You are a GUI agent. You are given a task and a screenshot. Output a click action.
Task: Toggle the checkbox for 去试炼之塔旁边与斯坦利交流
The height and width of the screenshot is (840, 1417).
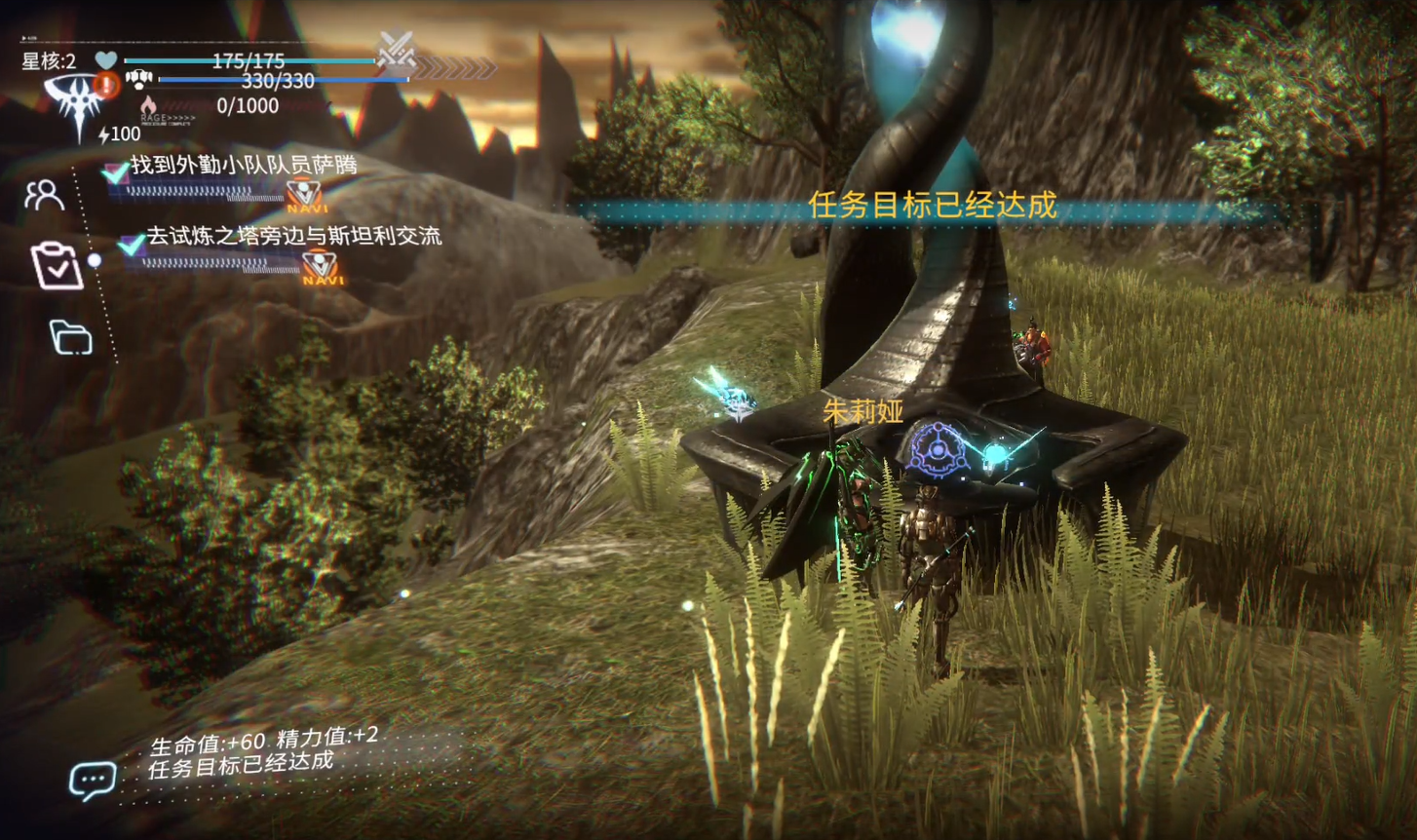[131, 244]
